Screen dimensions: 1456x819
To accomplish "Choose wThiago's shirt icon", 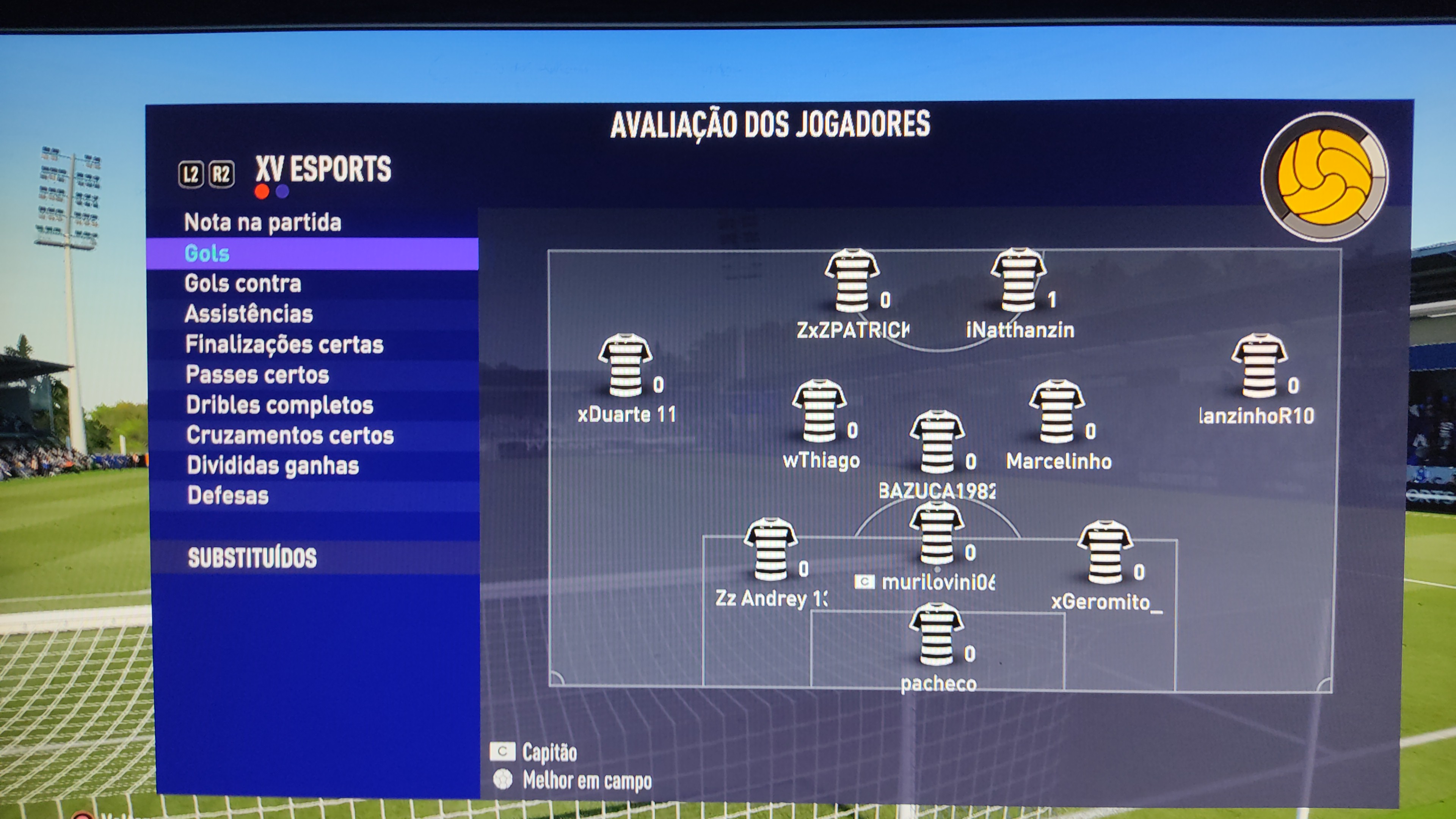I will pos(819,411).
